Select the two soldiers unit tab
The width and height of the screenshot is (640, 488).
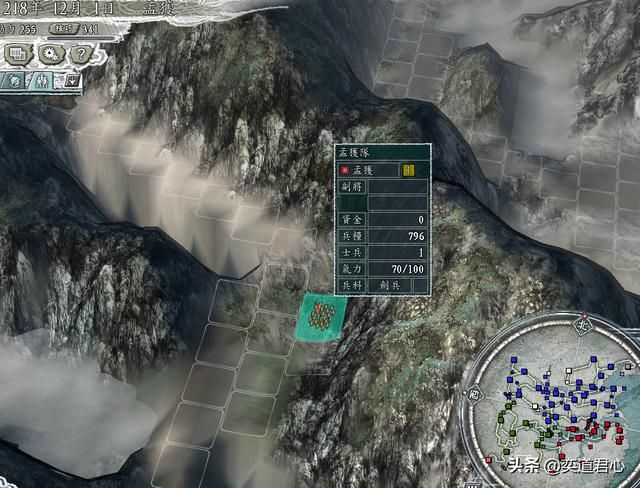tap(42, 82)
